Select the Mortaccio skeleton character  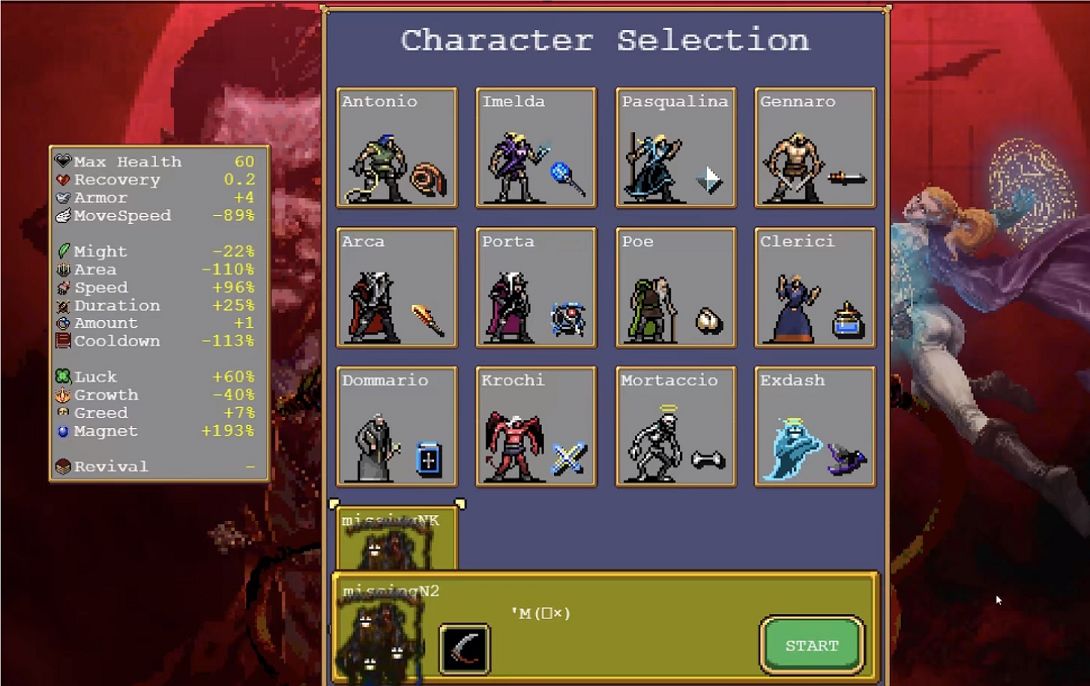click(x=676, y=427)
